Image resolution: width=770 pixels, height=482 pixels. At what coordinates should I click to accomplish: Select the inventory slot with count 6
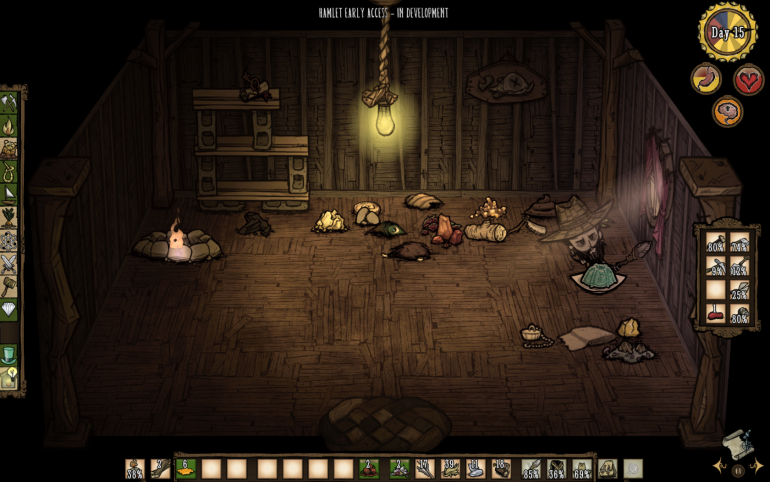[x=185, y=468]
